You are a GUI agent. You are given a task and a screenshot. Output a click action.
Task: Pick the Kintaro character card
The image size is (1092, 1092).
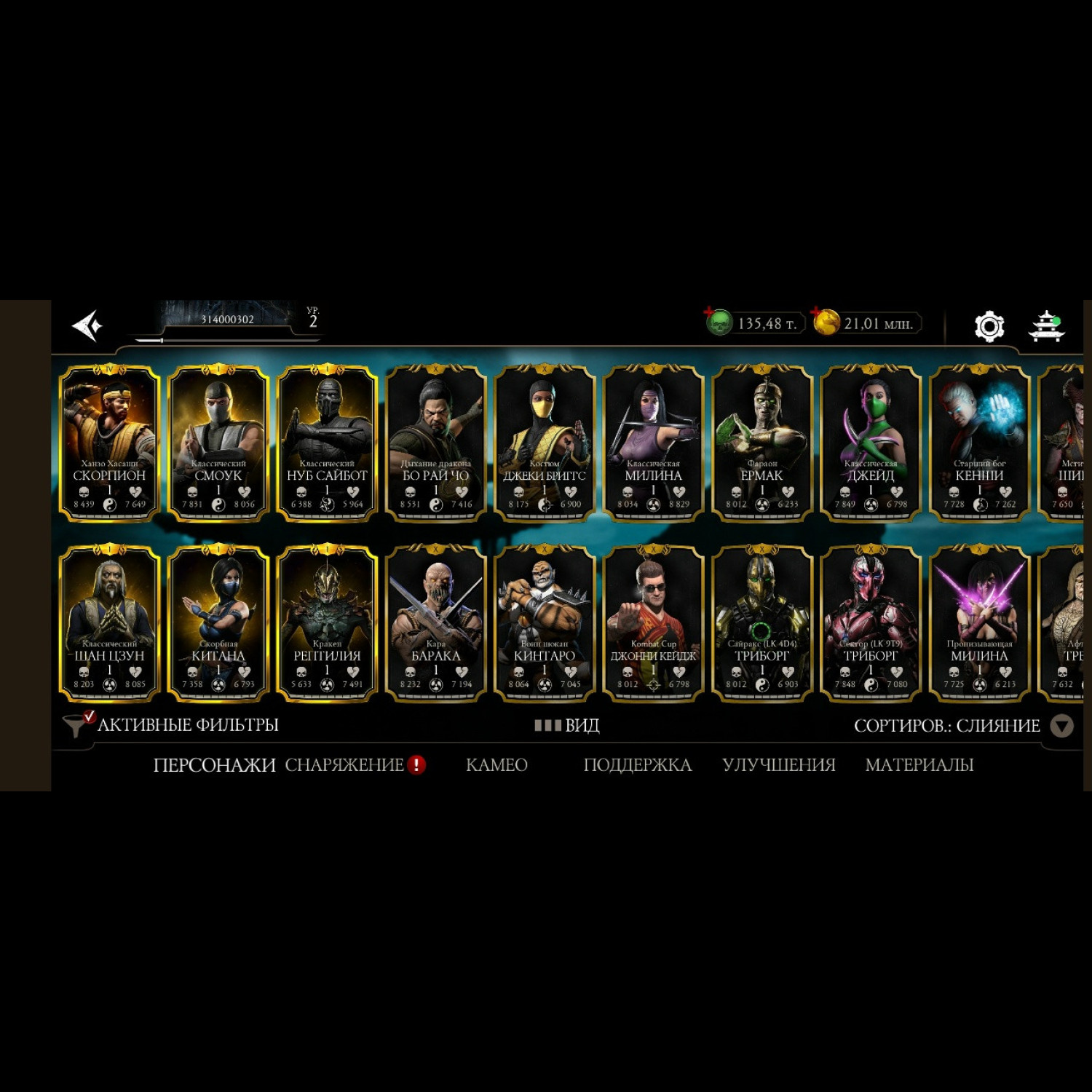click(x=544, y=623)
